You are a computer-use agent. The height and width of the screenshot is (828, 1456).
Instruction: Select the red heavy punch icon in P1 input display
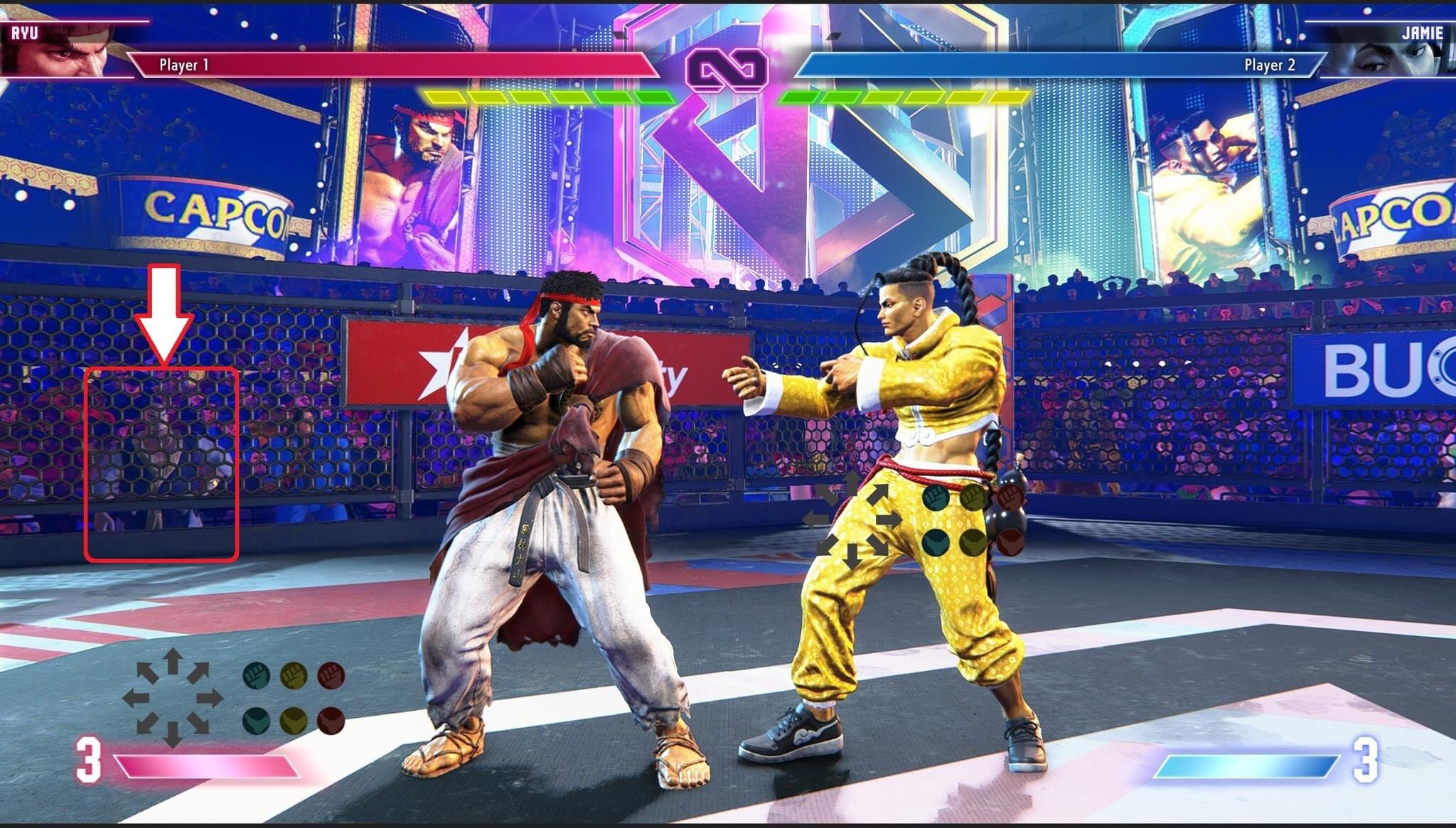tap(331, 676)
